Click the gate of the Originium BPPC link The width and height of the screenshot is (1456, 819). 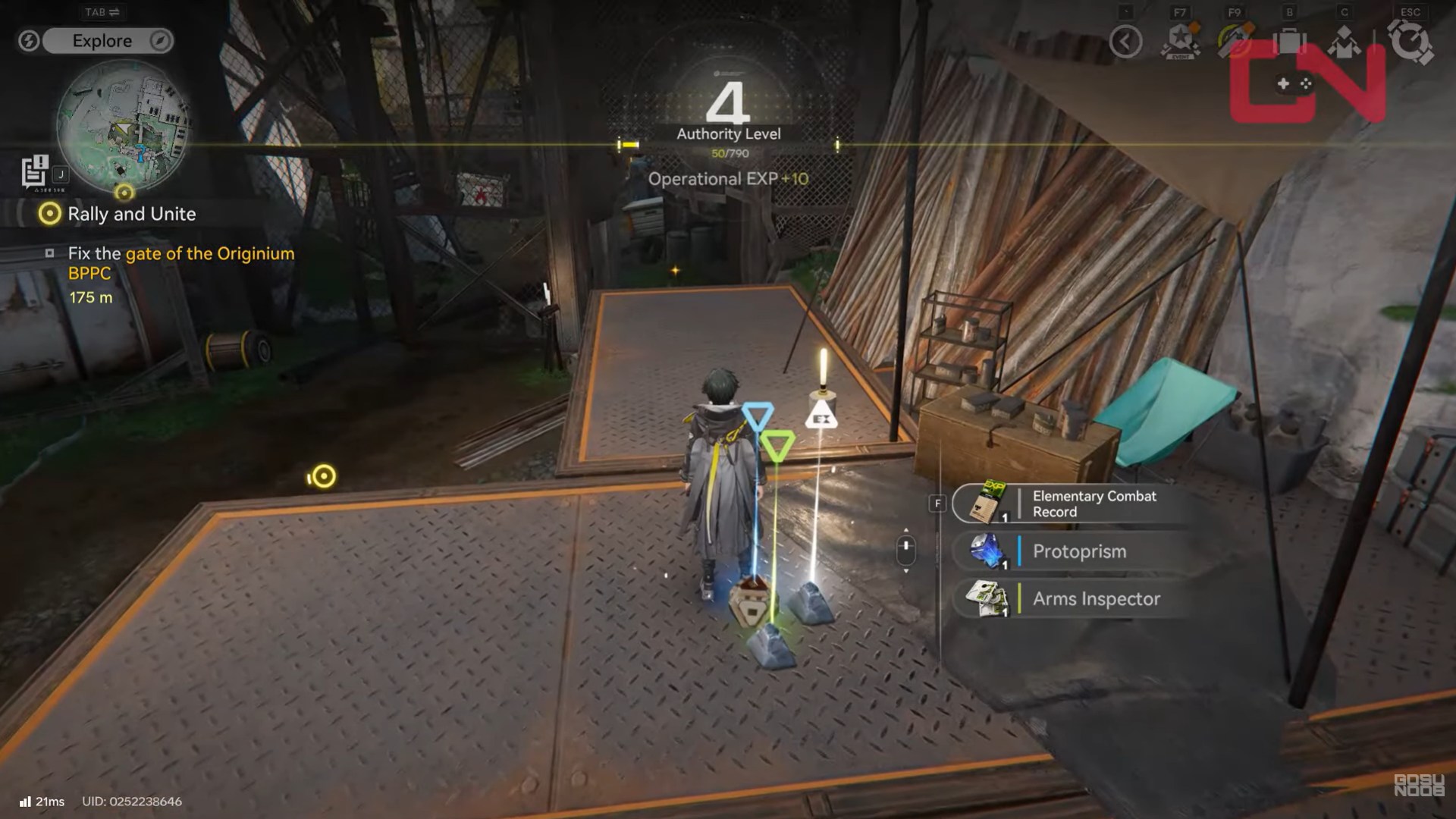coord(210,253)
